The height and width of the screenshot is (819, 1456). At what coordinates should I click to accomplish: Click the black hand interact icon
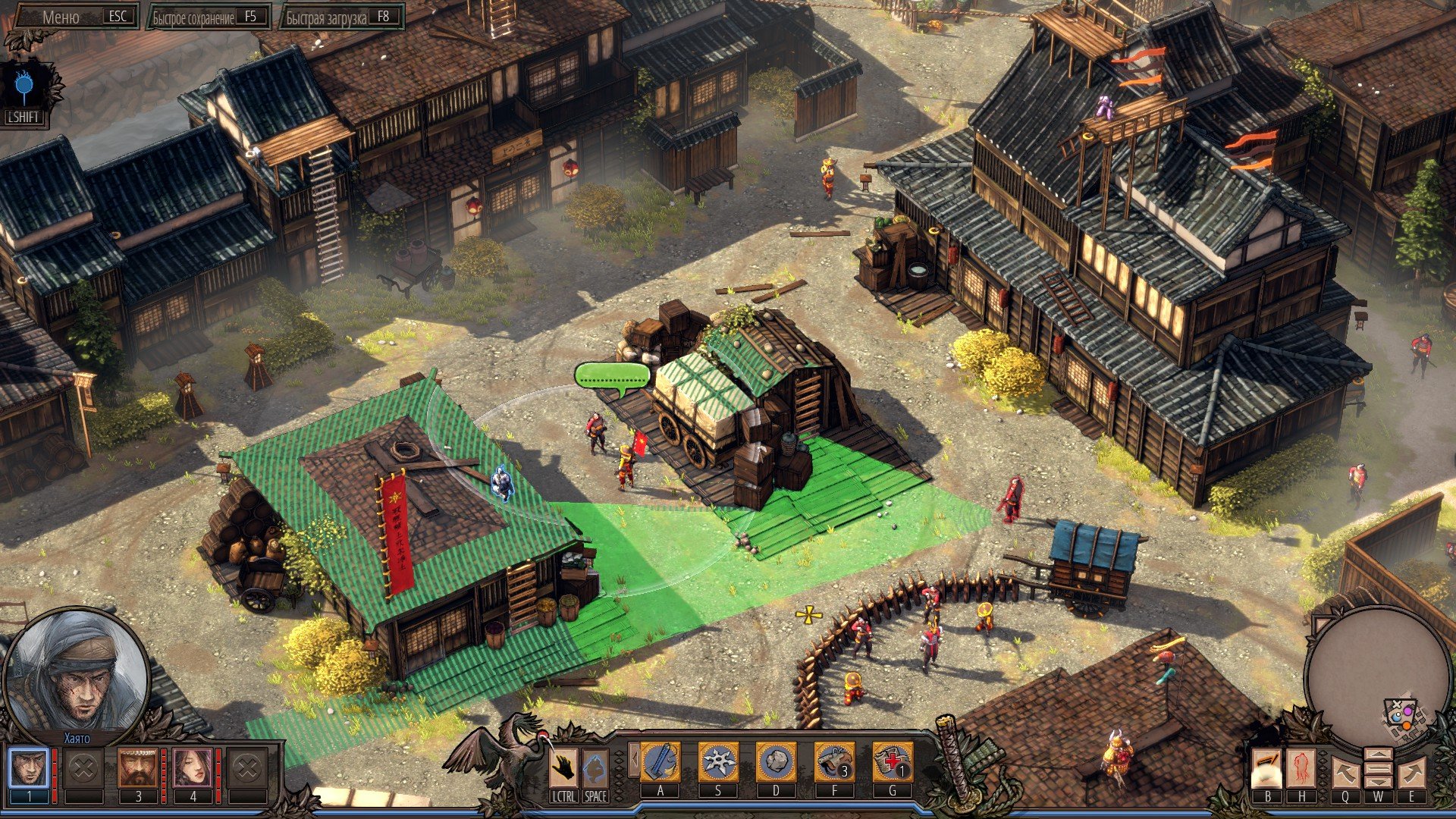point(563,768)
